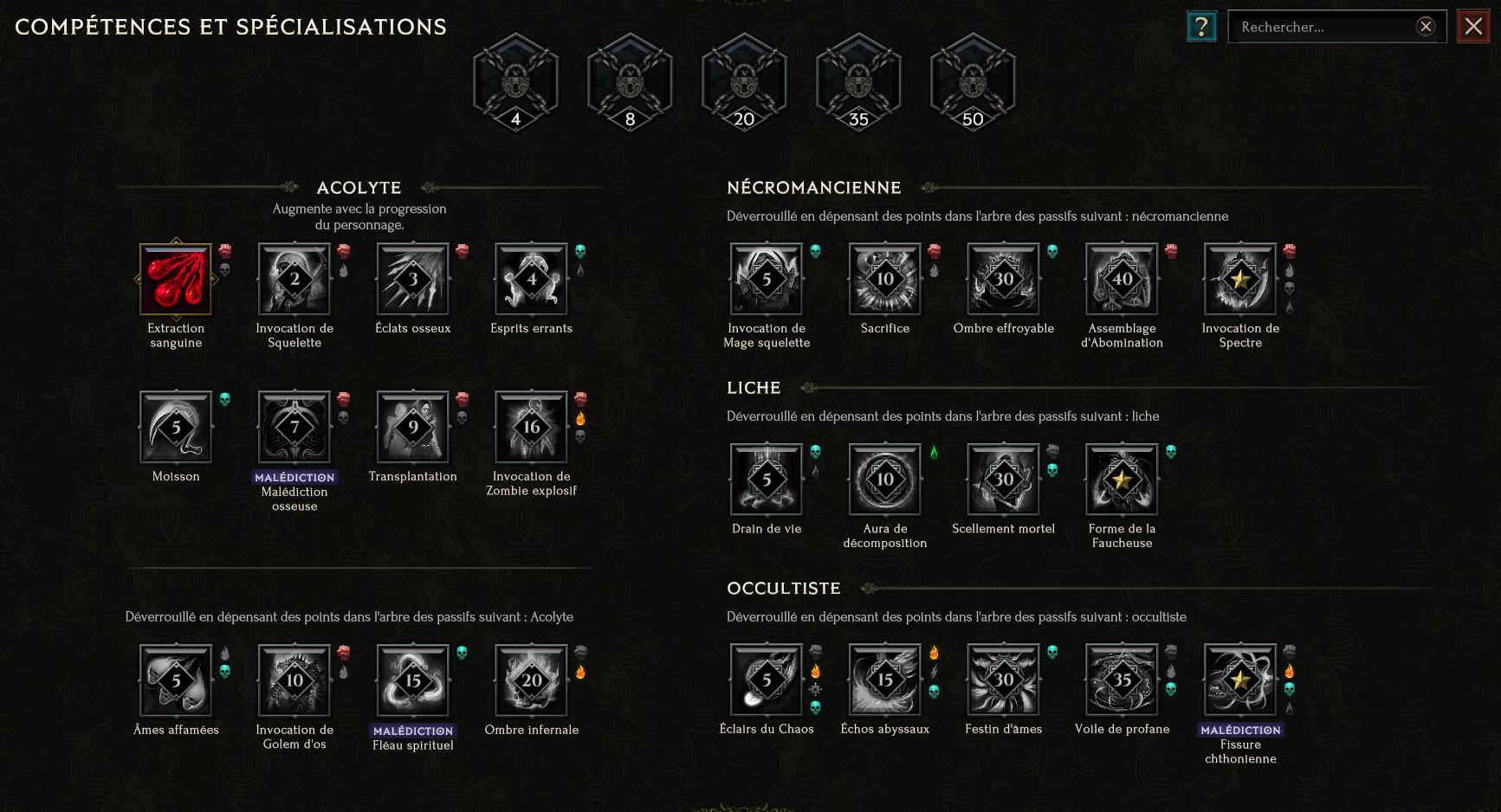The width and height of the screenshot is (1501, 812).
Task: Select the Transplantation skill icon
Action: coord(413,427)
